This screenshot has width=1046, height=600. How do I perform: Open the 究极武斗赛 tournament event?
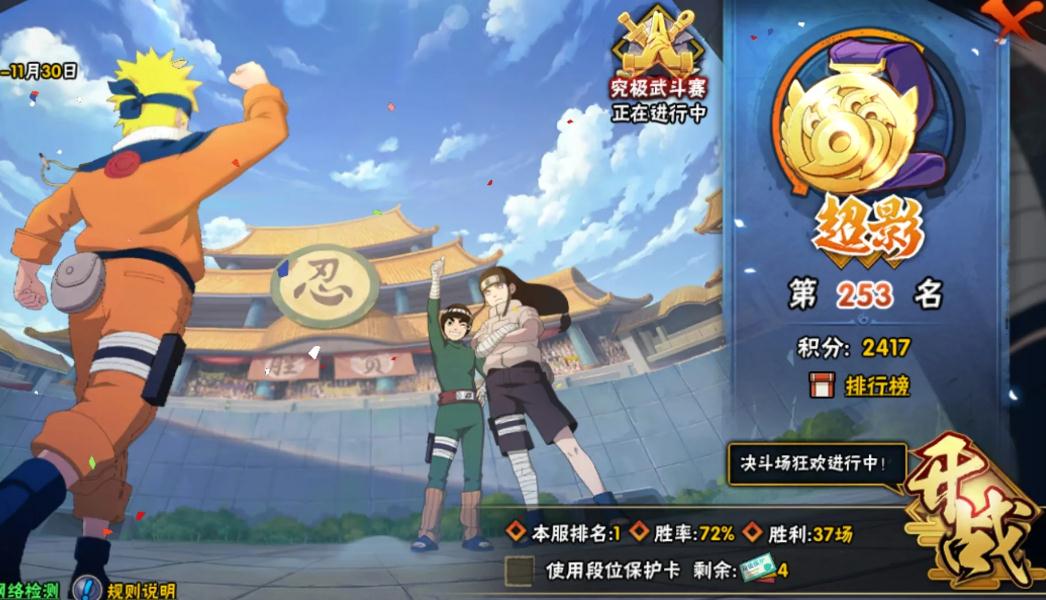point(659,68)
